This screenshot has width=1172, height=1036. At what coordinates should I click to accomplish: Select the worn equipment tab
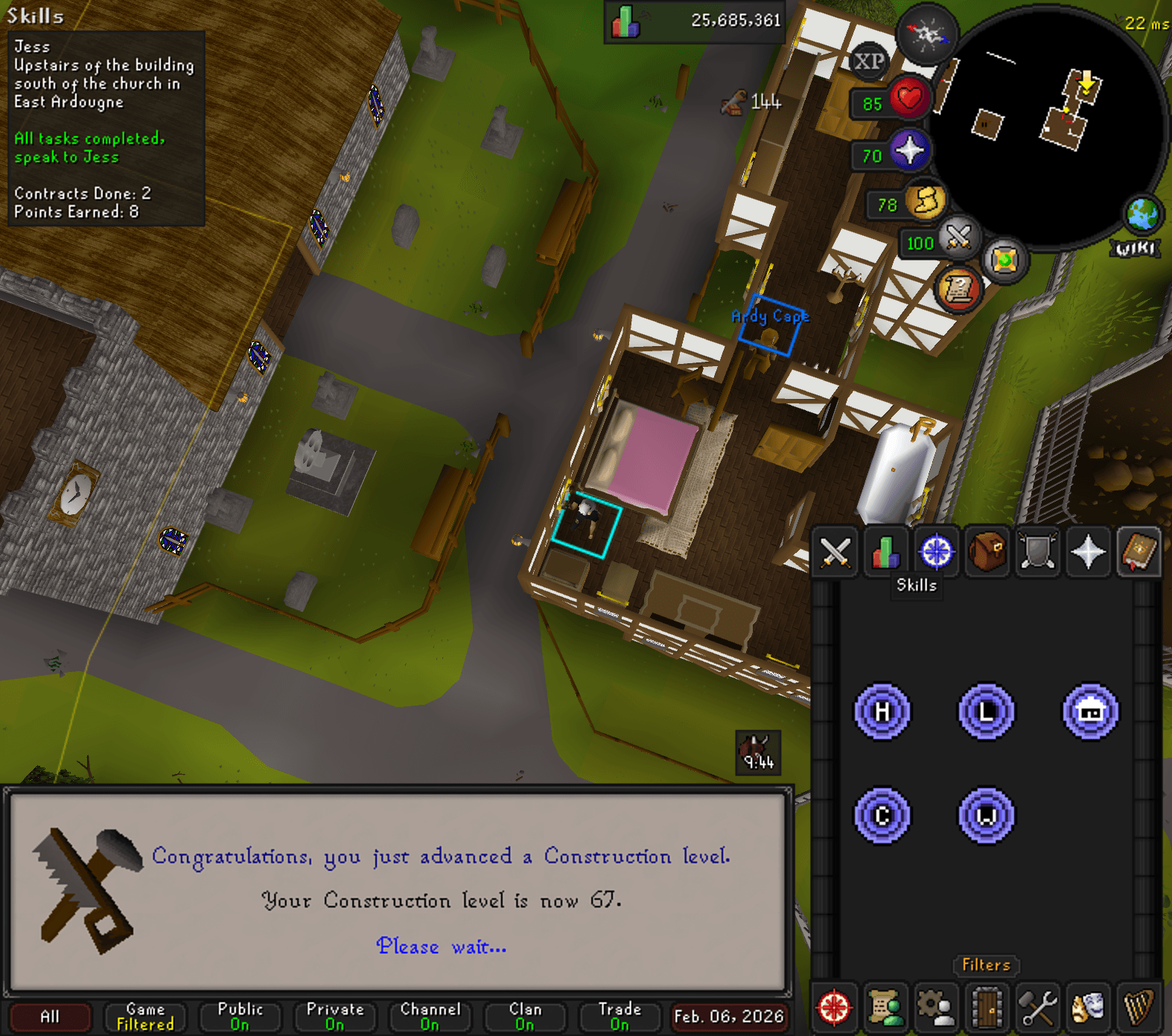click(1037, 552)
